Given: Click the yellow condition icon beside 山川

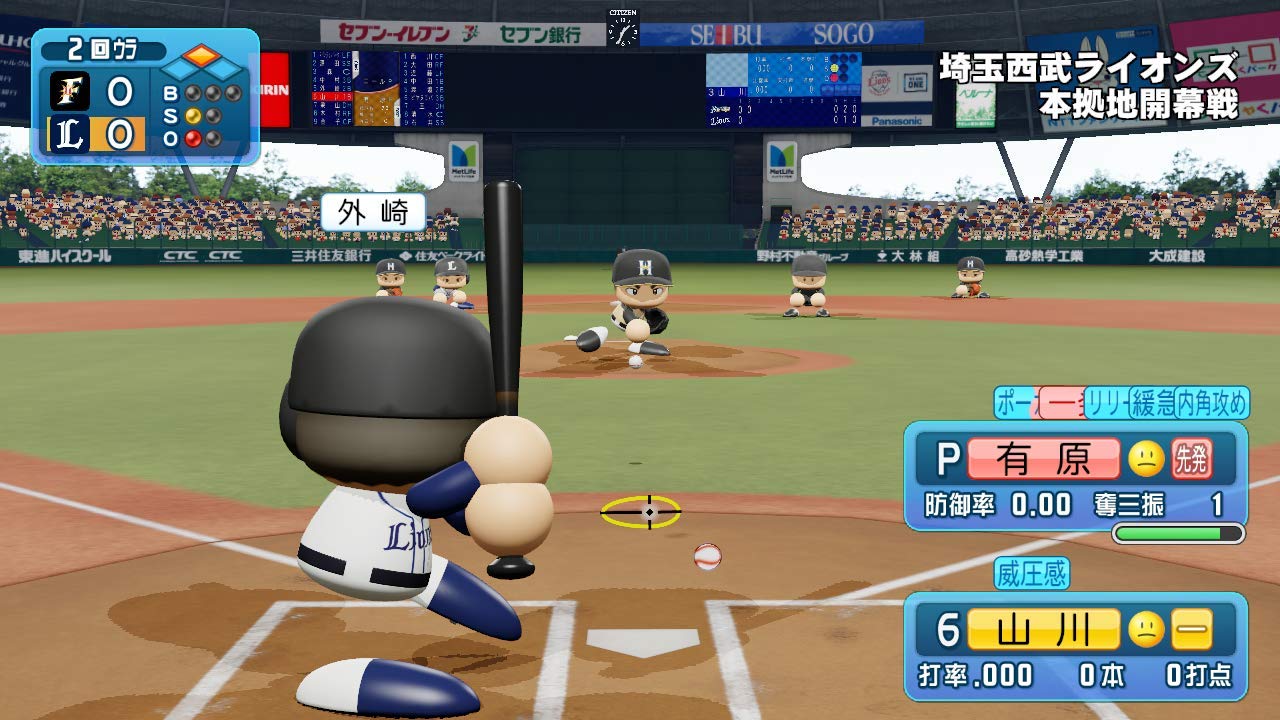Looking at the screenshot, I should 1191,630.
